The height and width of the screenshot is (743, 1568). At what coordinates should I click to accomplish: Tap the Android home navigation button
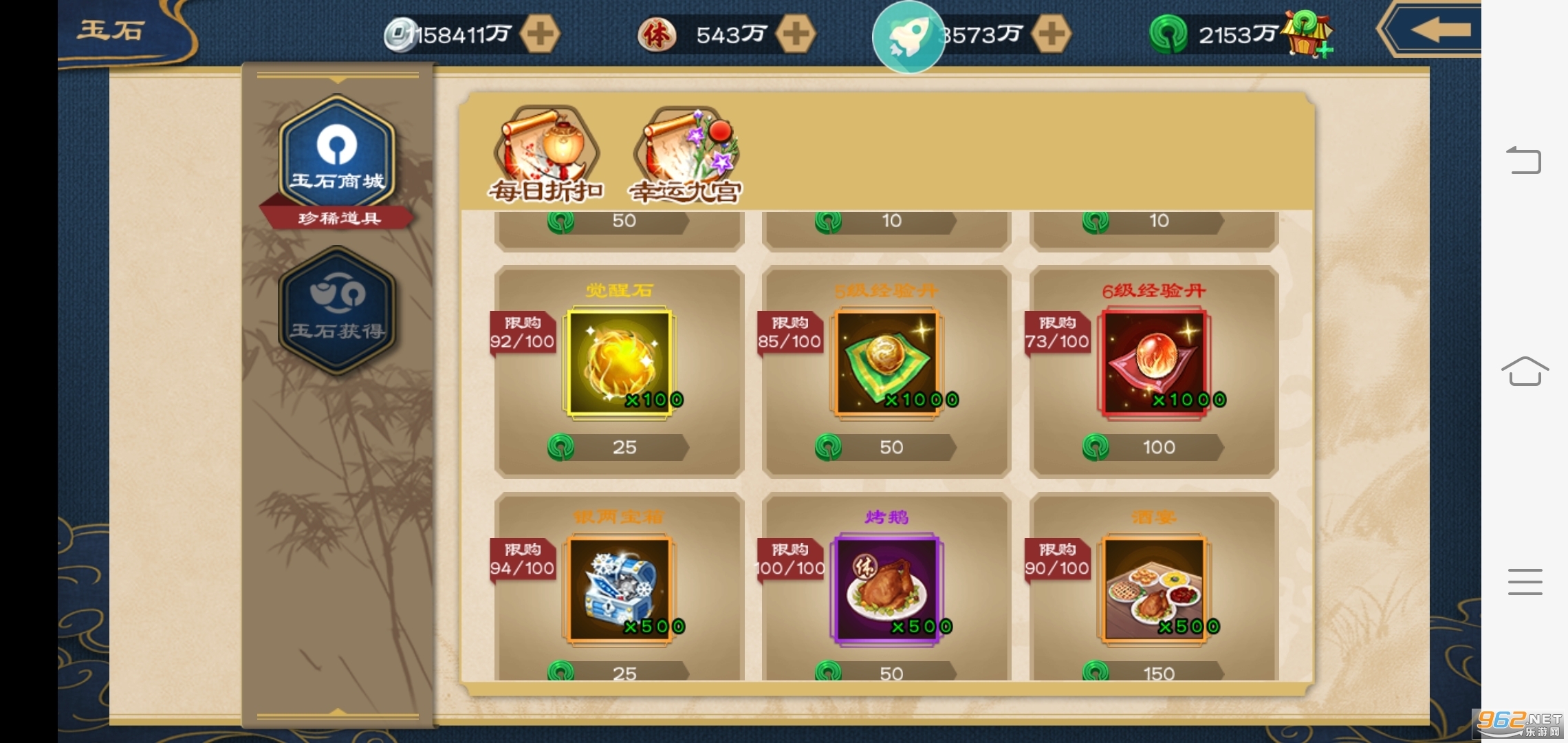(x=1525, y=371)
